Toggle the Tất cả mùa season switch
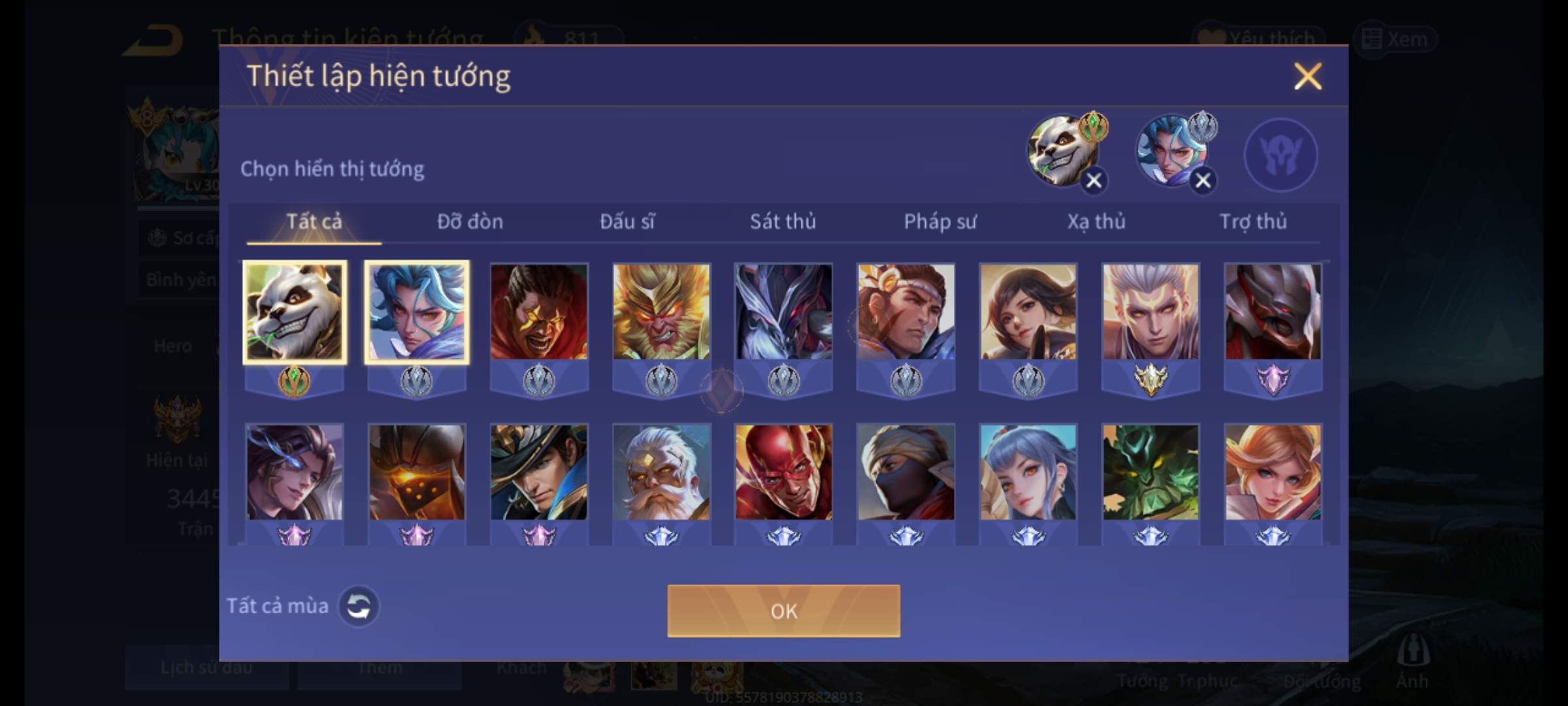The width and height of the screenshot is (1568, 706). pyautogui.click(x=359, y=606)
